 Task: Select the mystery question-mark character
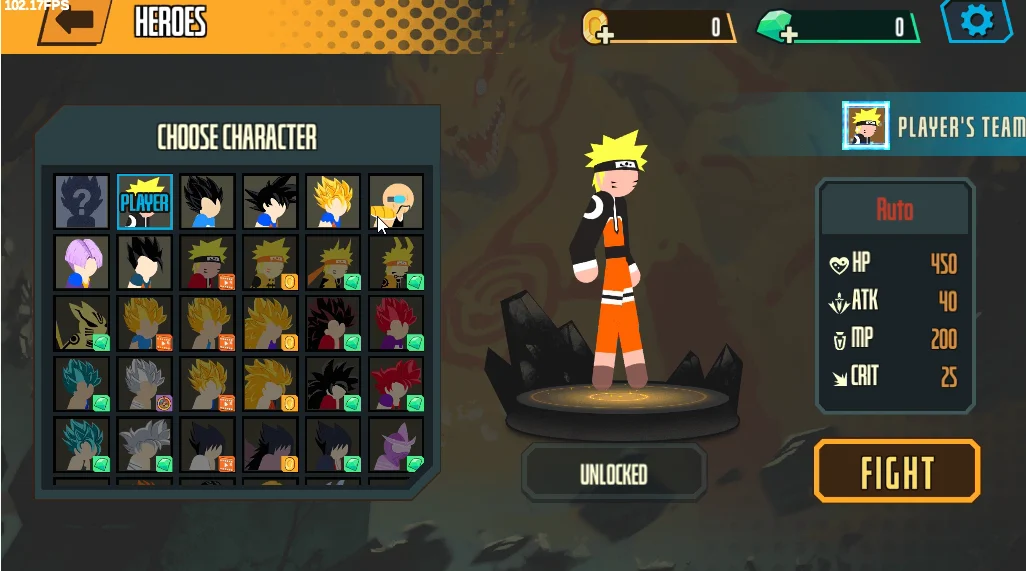point(82,202)
